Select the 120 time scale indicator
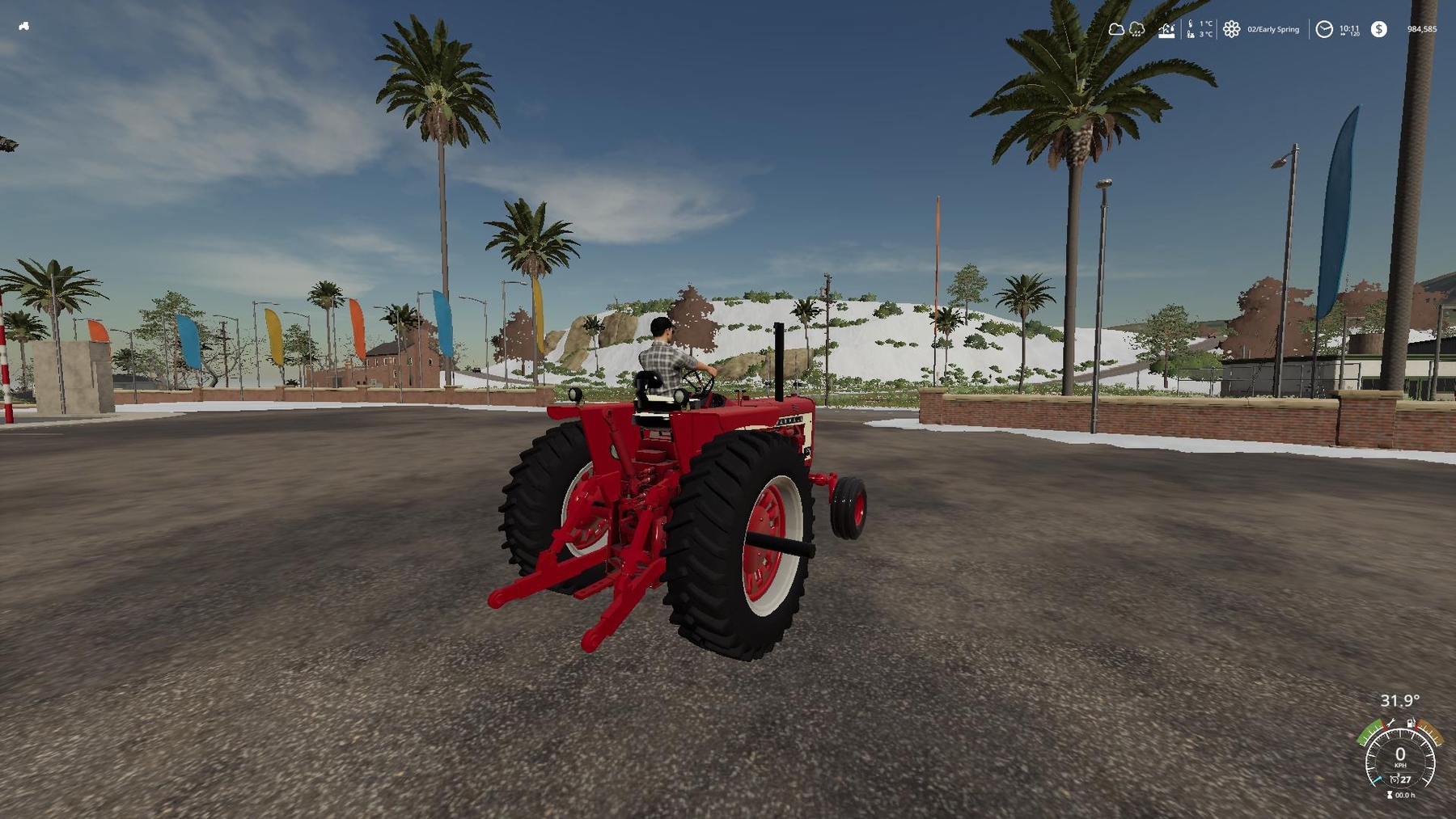This screenshot has height=819, width=1456. [x=1355, y=34]
